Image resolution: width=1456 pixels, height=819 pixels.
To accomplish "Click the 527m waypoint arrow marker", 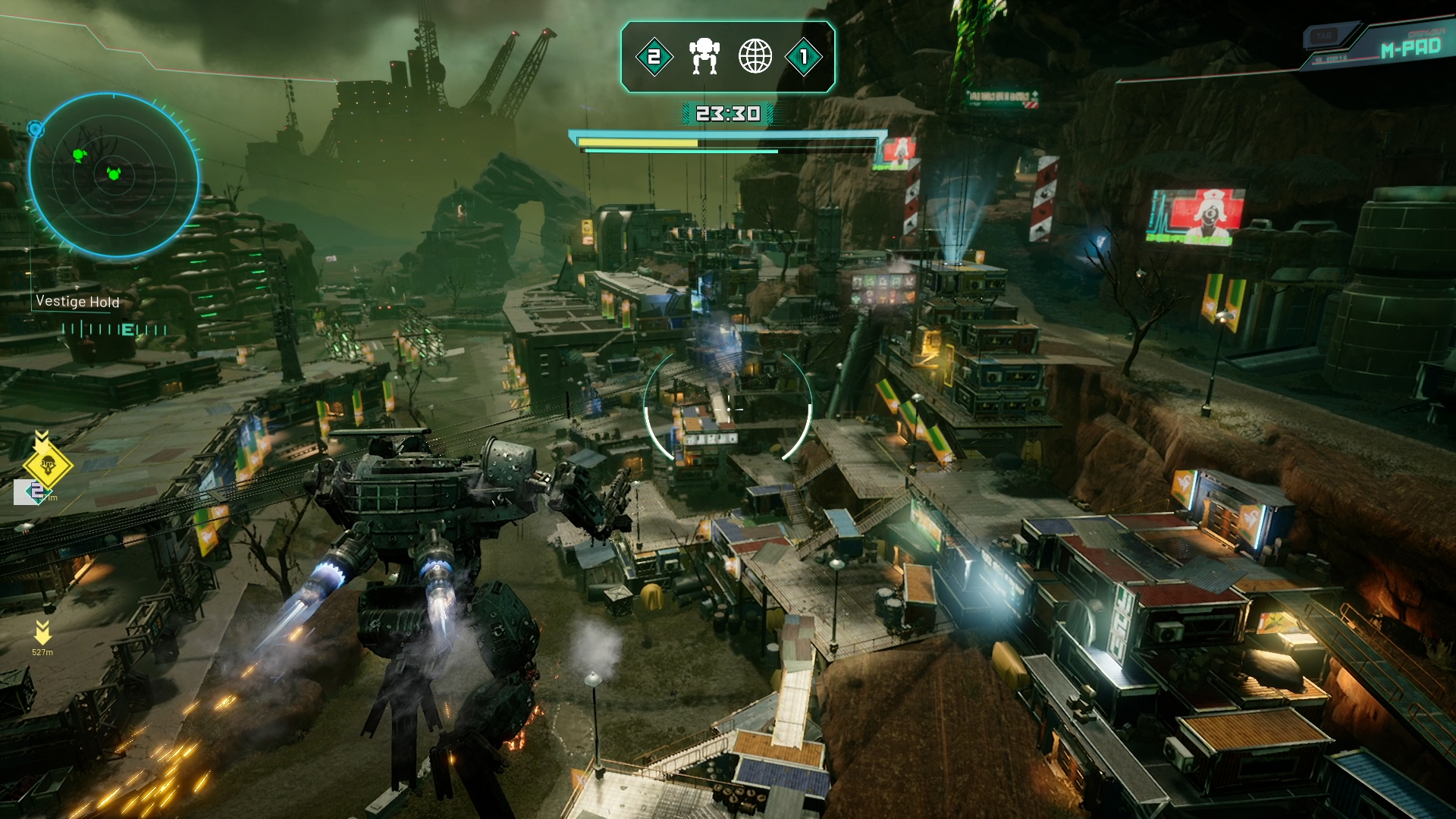I will 42,631.
